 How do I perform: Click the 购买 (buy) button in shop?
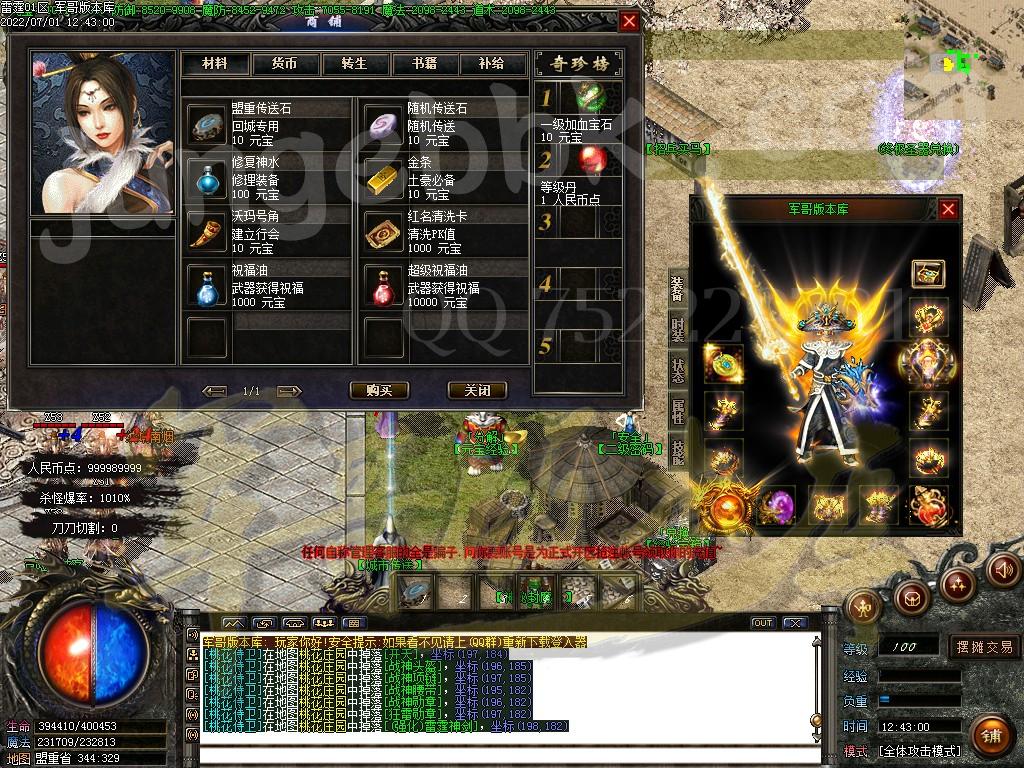pyautogui.click(x=379, y=390)
